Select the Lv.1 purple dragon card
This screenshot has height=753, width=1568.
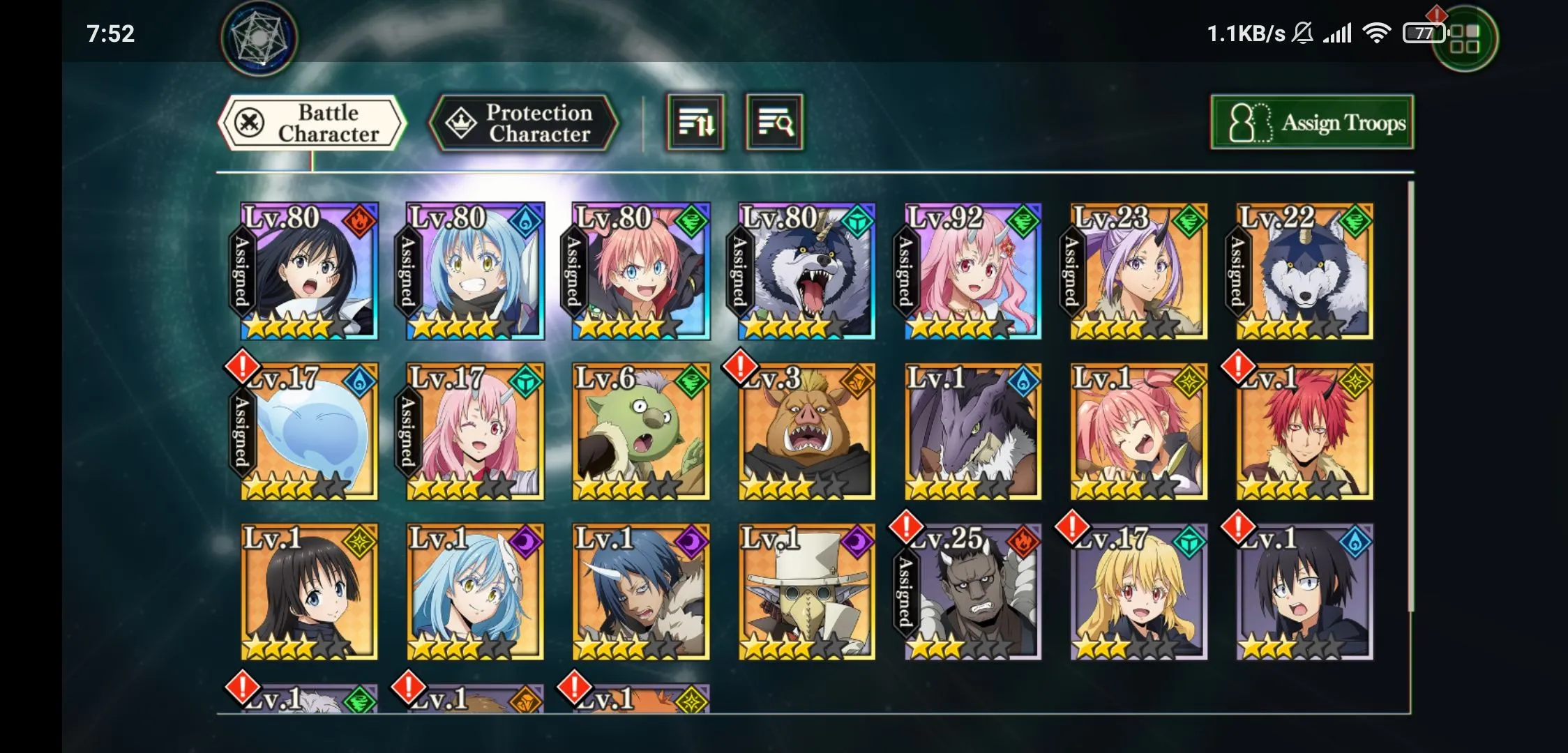(973, 432)
